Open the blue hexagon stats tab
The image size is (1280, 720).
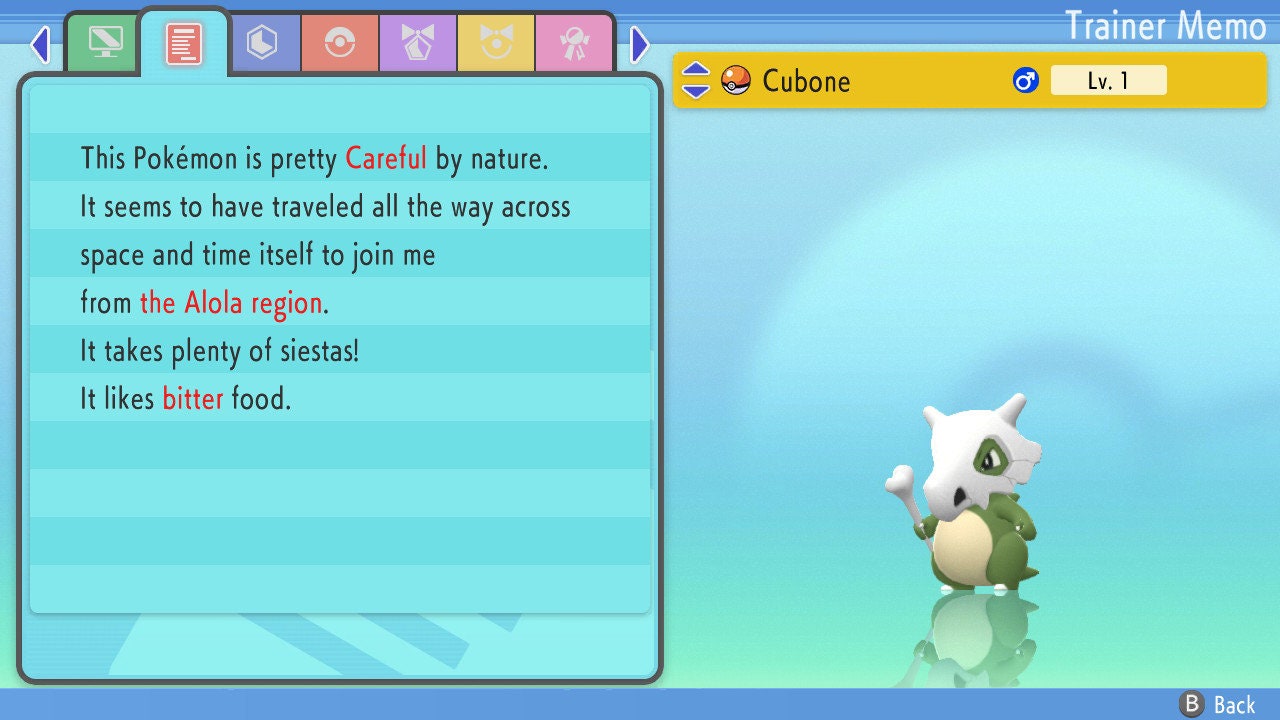click(262, 43)
